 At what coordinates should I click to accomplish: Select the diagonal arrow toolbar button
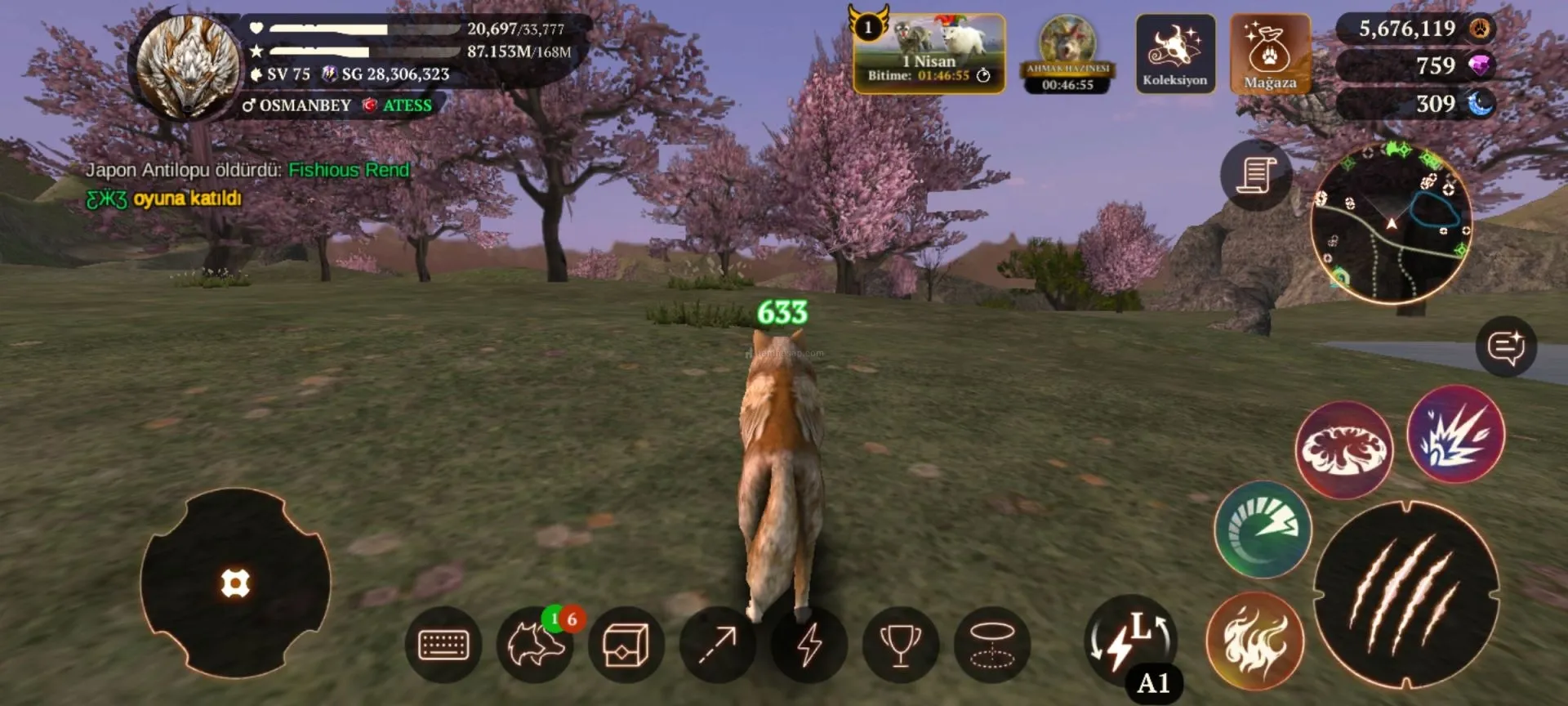tap(717, 645)
